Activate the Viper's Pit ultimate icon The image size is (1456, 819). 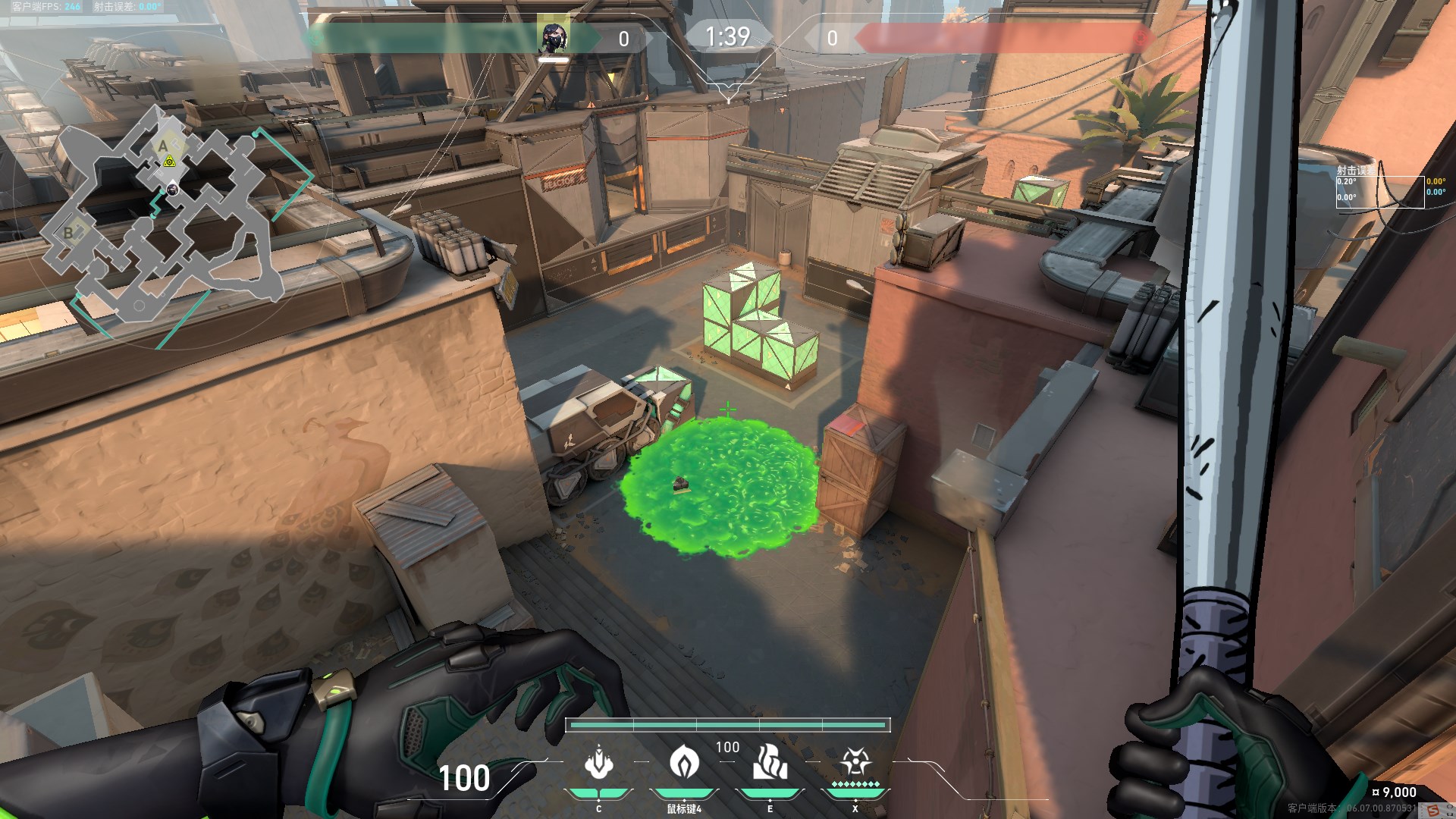(855, 762)
